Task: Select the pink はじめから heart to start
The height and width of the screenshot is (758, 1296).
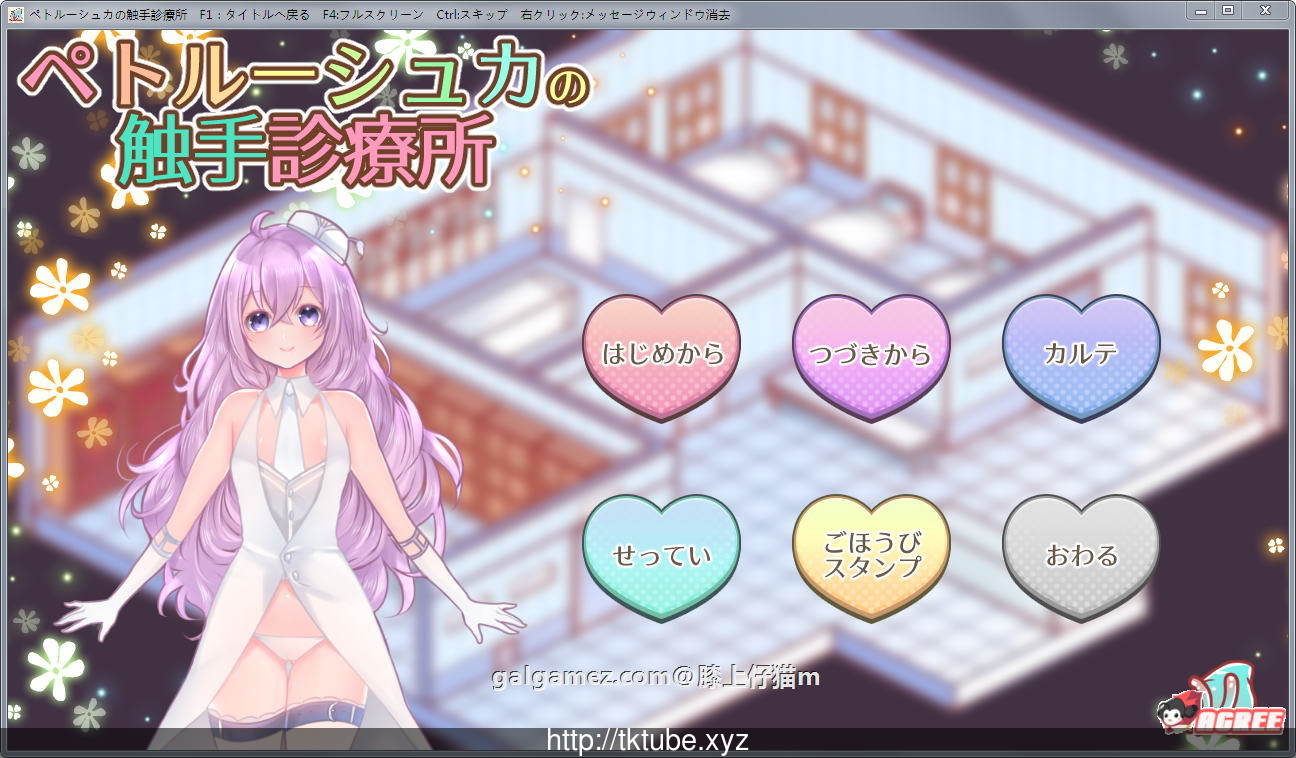Action: point(661,353)
